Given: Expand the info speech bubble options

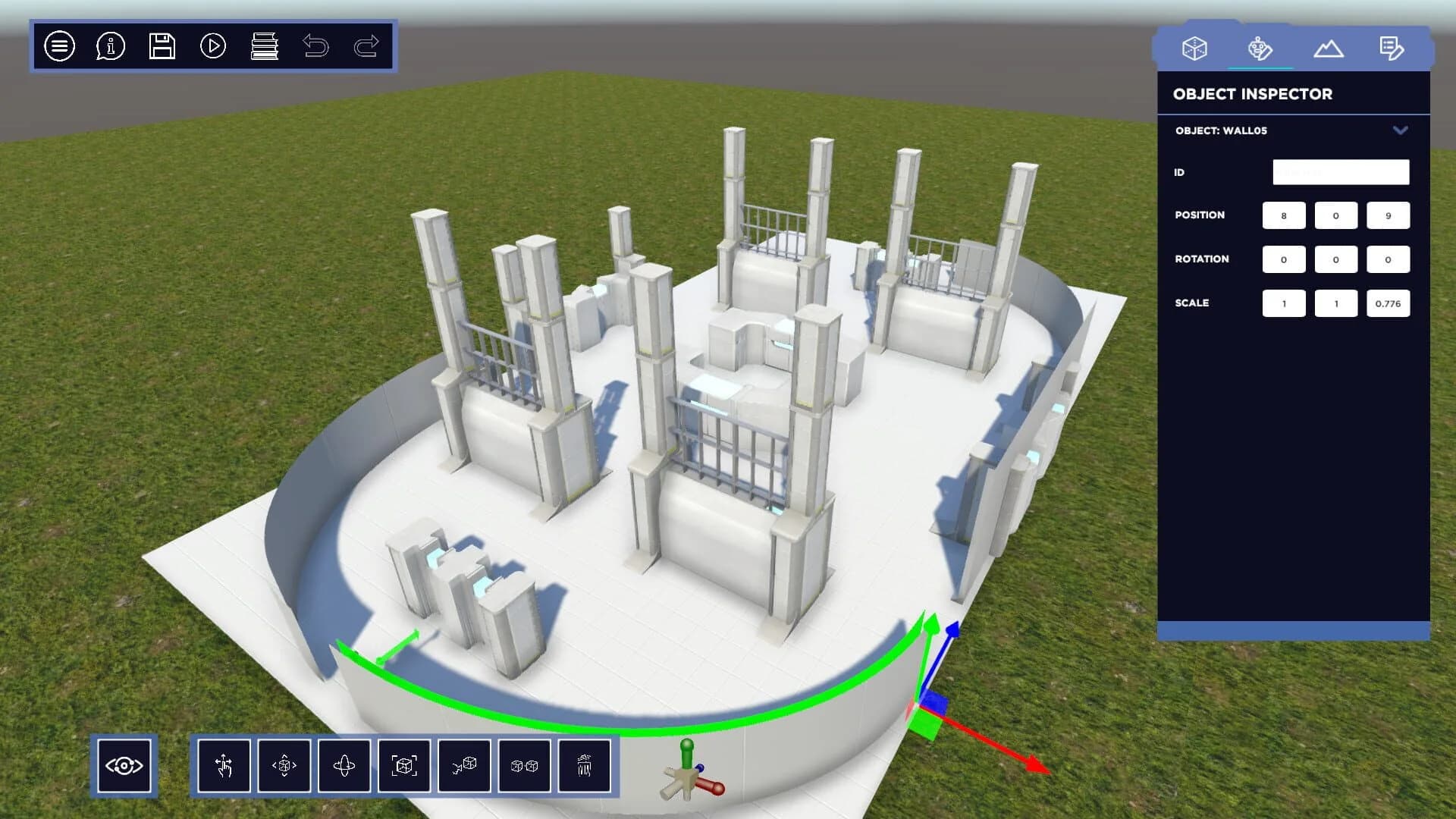Looking at the screenshot, I should [x=109, y=47].
